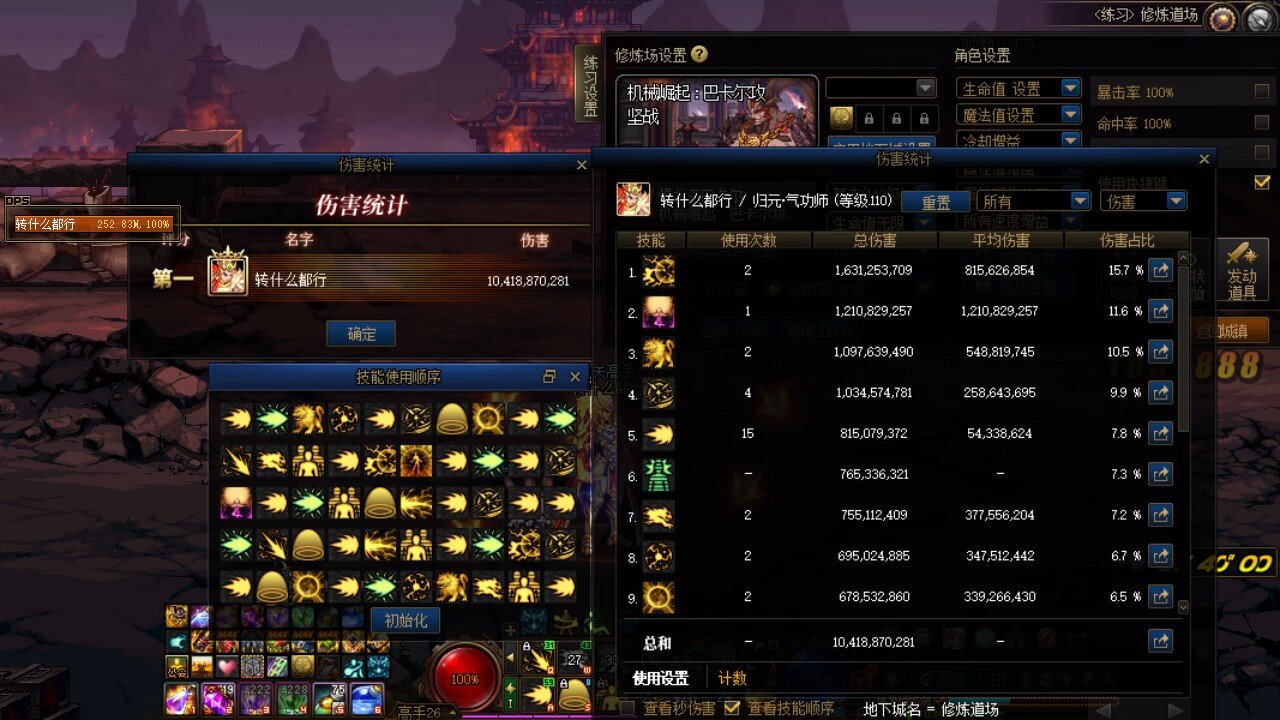
Task: Expand the 所有 filter dropdown
Action: pyautogui.click(x=1033, y=200)
